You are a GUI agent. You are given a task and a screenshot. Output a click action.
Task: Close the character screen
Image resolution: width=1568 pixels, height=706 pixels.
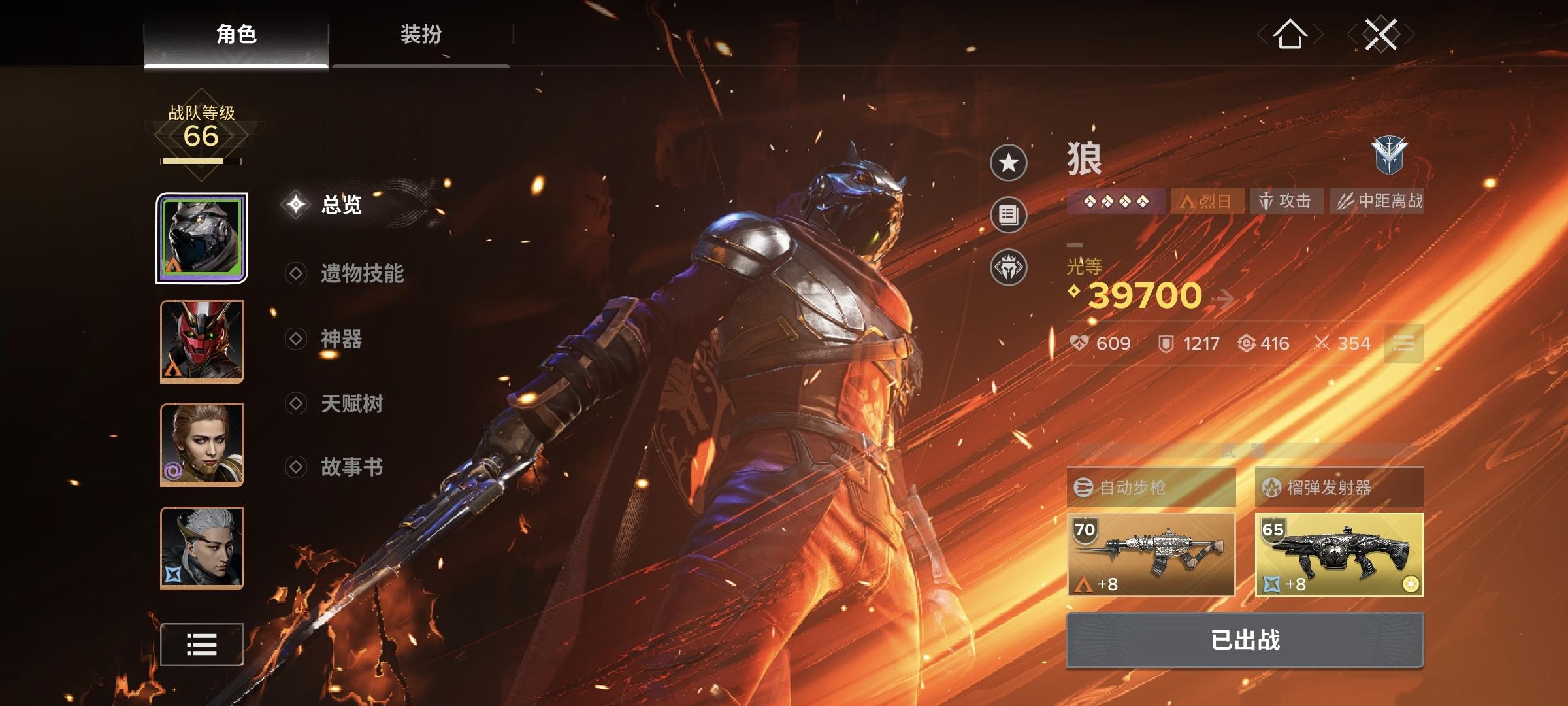[1380, 34]
